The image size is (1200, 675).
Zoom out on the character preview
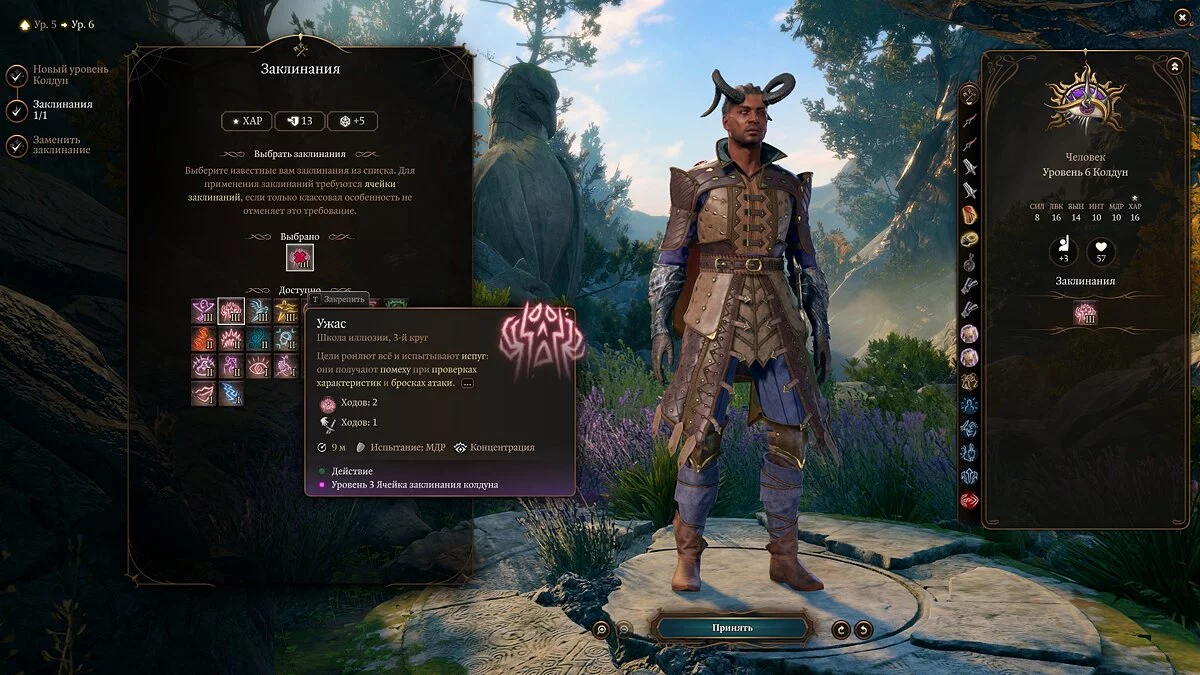pos(624,629)
